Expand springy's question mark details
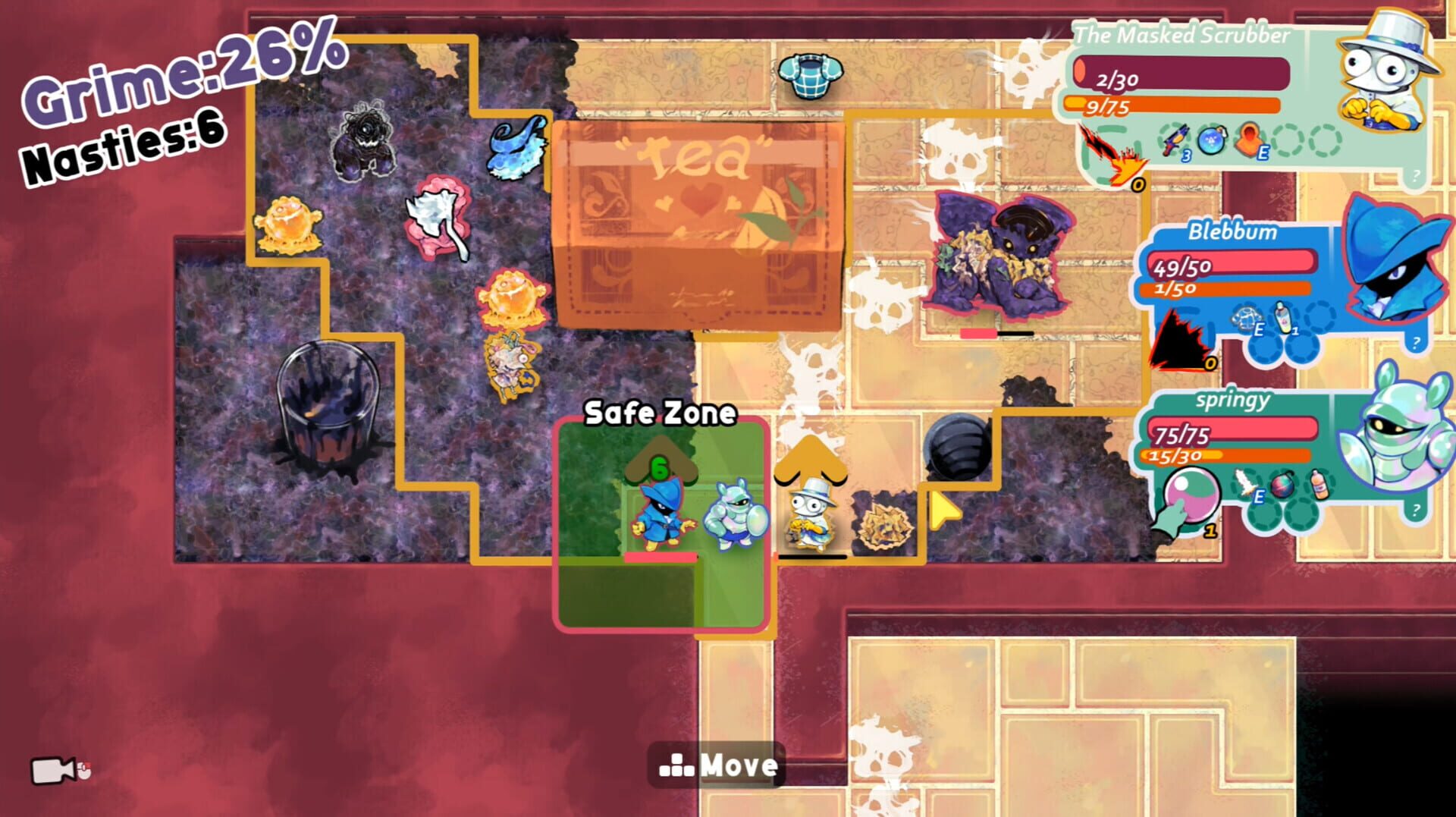The width and height of the screenshot is (1456, 817). click(1416, 511)
